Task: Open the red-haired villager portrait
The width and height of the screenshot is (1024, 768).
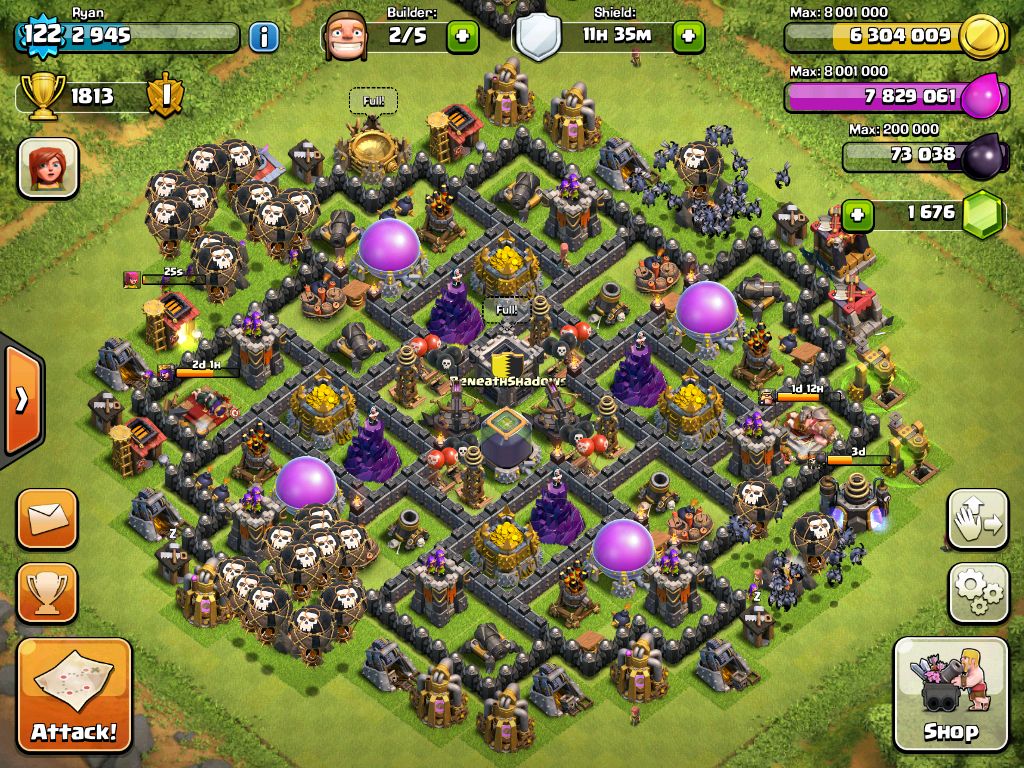Action: pyautogui.click(x=47, y=167)
